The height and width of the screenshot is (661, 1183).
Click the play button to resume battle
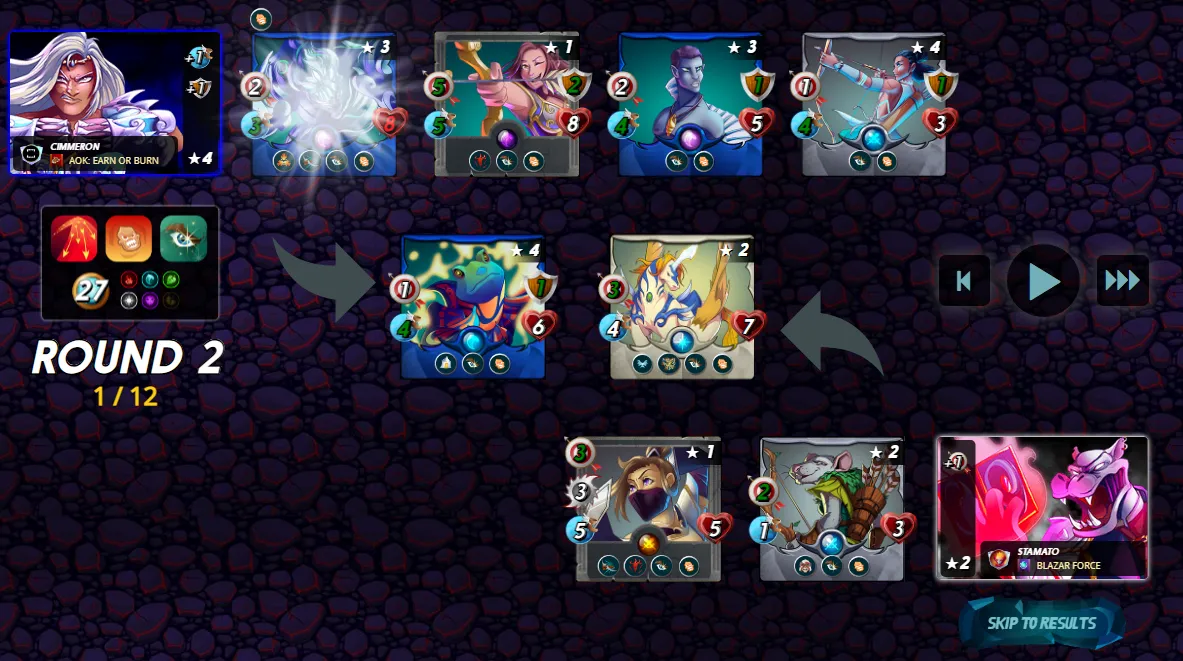[x=1043, y=281]
